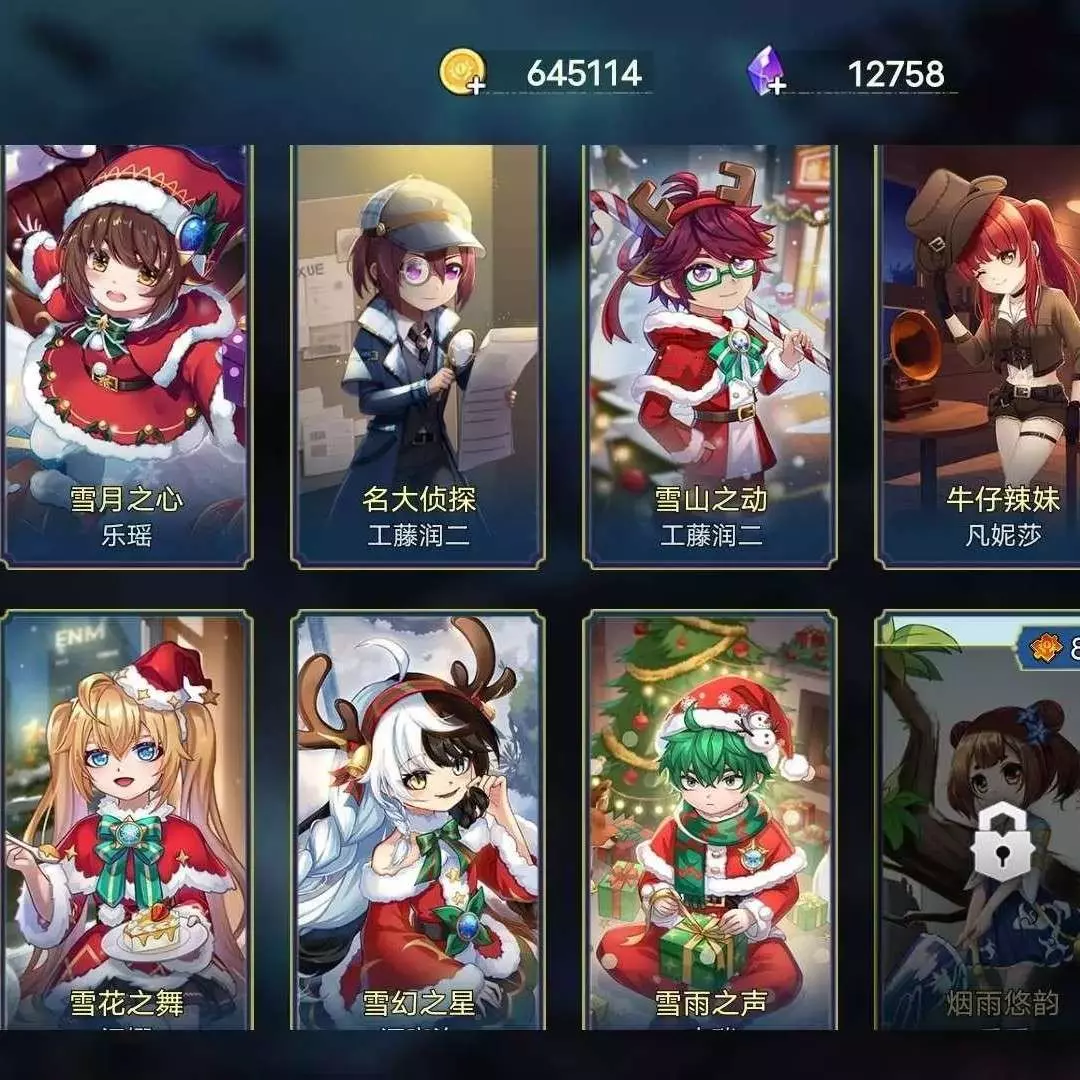This screenshot has height=1080, width=1080.
Task: Select the 雪月之心 skin card
Action: (126, 355)
